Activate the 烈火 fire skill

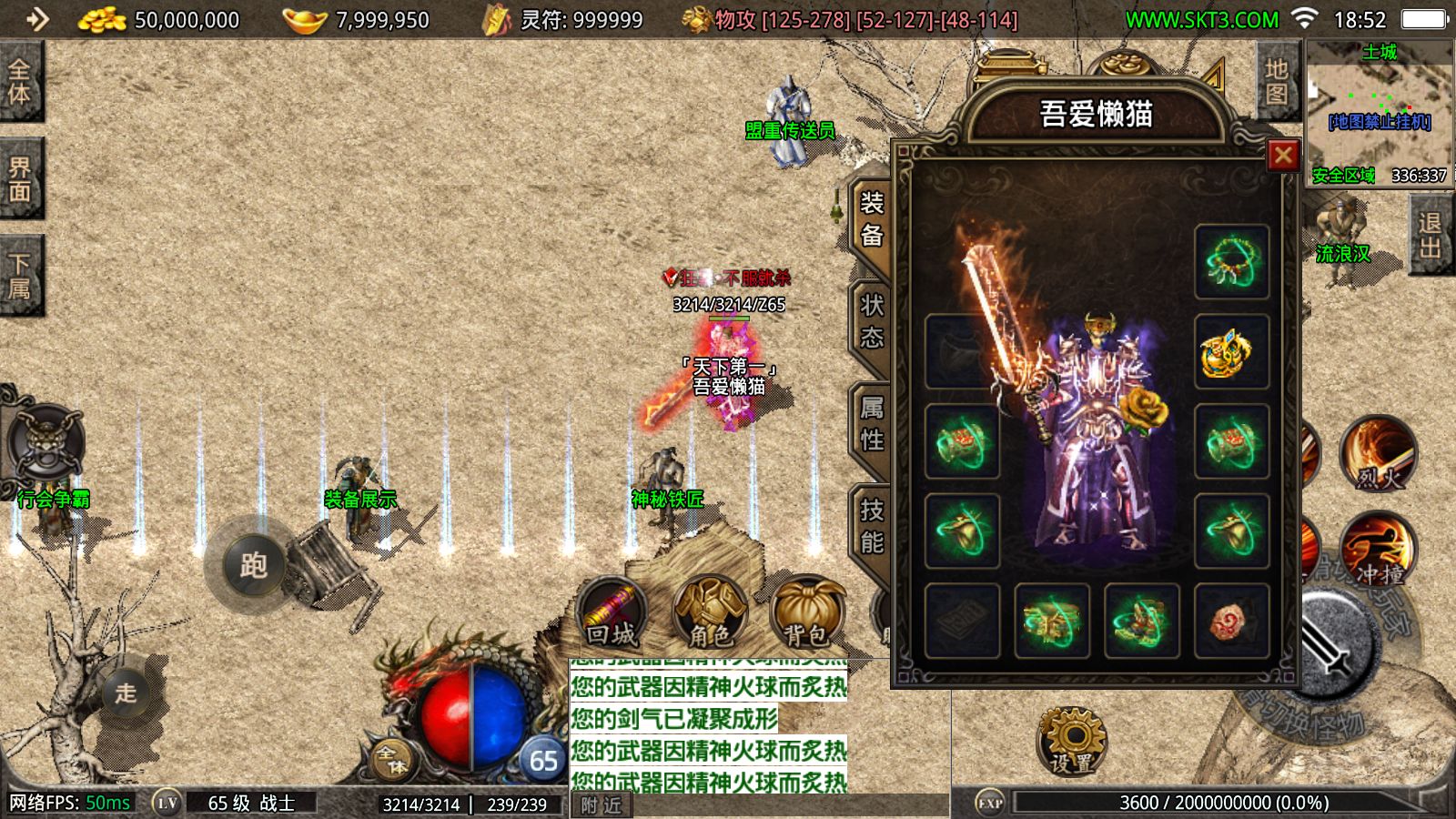pos(1378,452)
